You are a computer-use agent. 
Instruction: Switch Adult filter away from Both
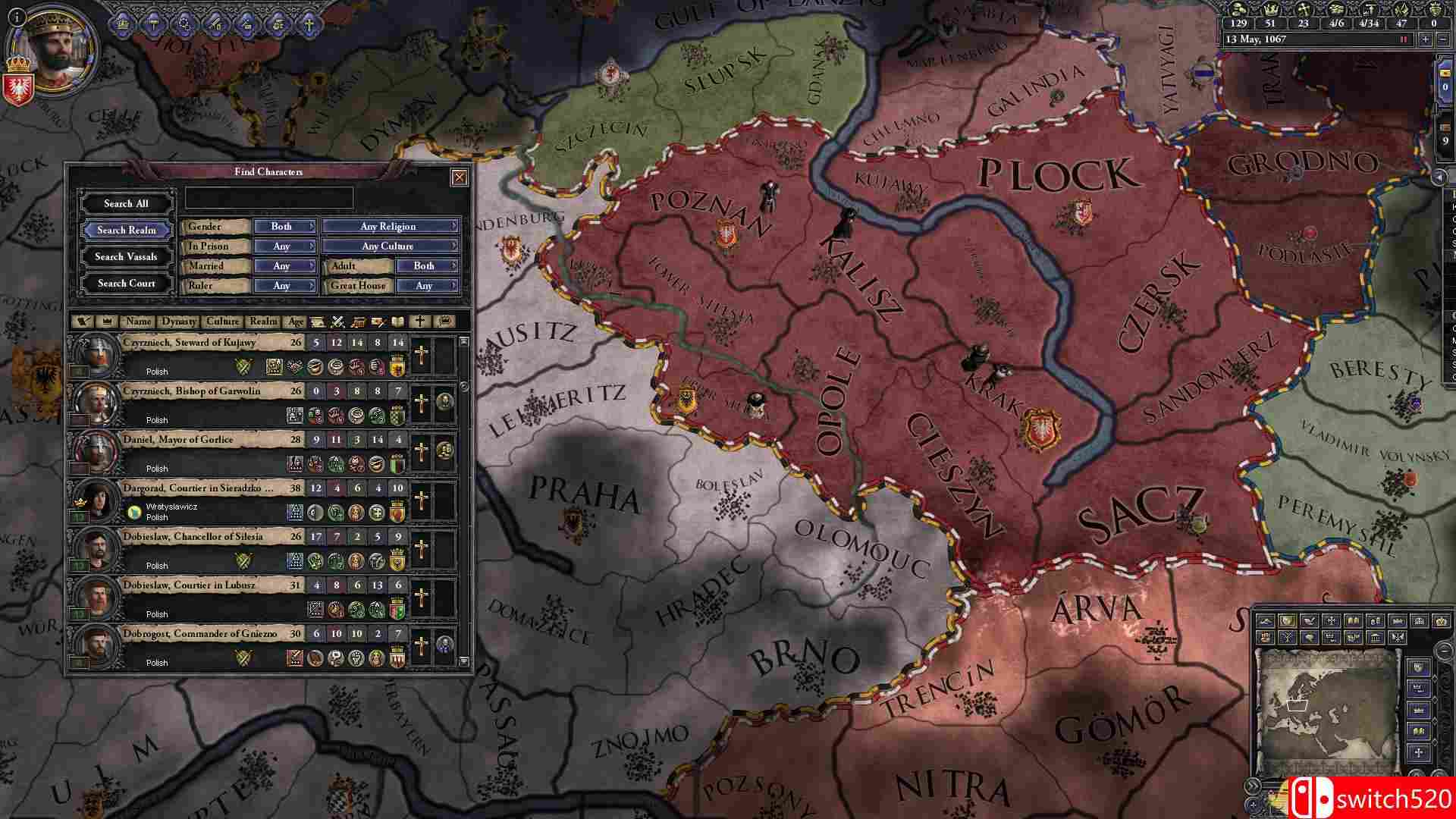click(x=425, y=265)
